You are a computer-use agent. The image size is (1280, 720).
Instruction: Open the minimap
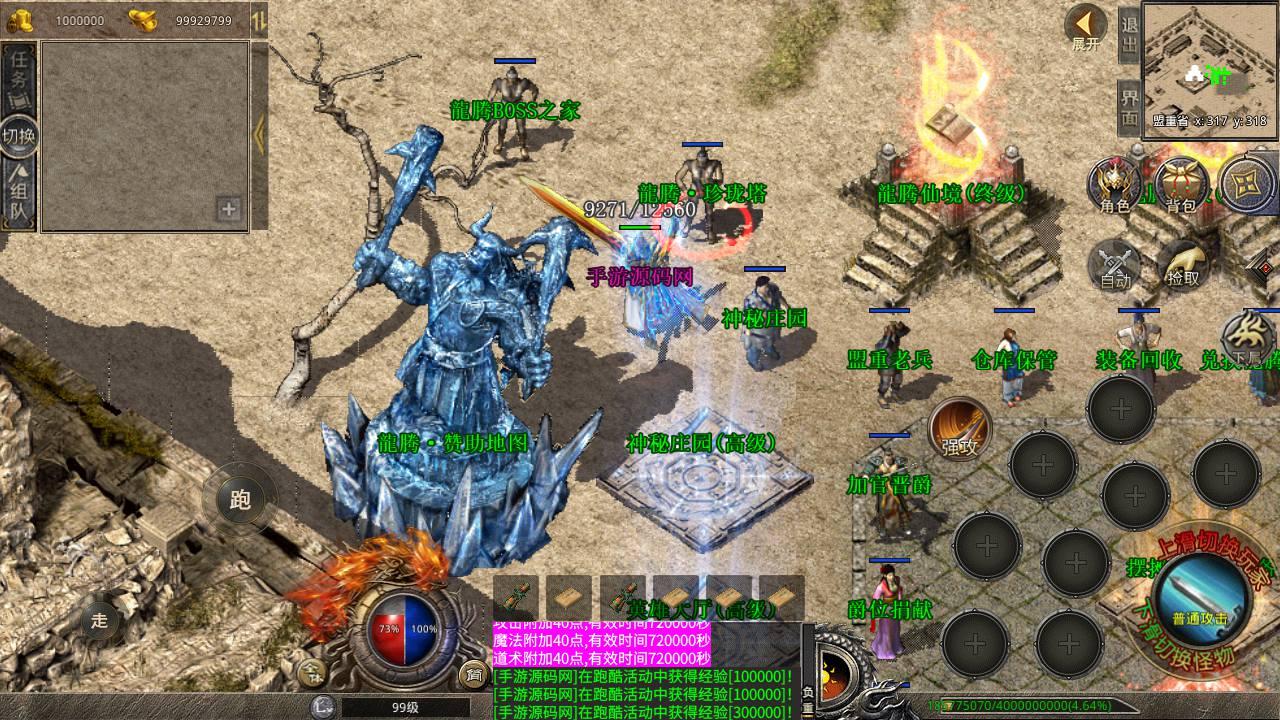(1210, 68)
